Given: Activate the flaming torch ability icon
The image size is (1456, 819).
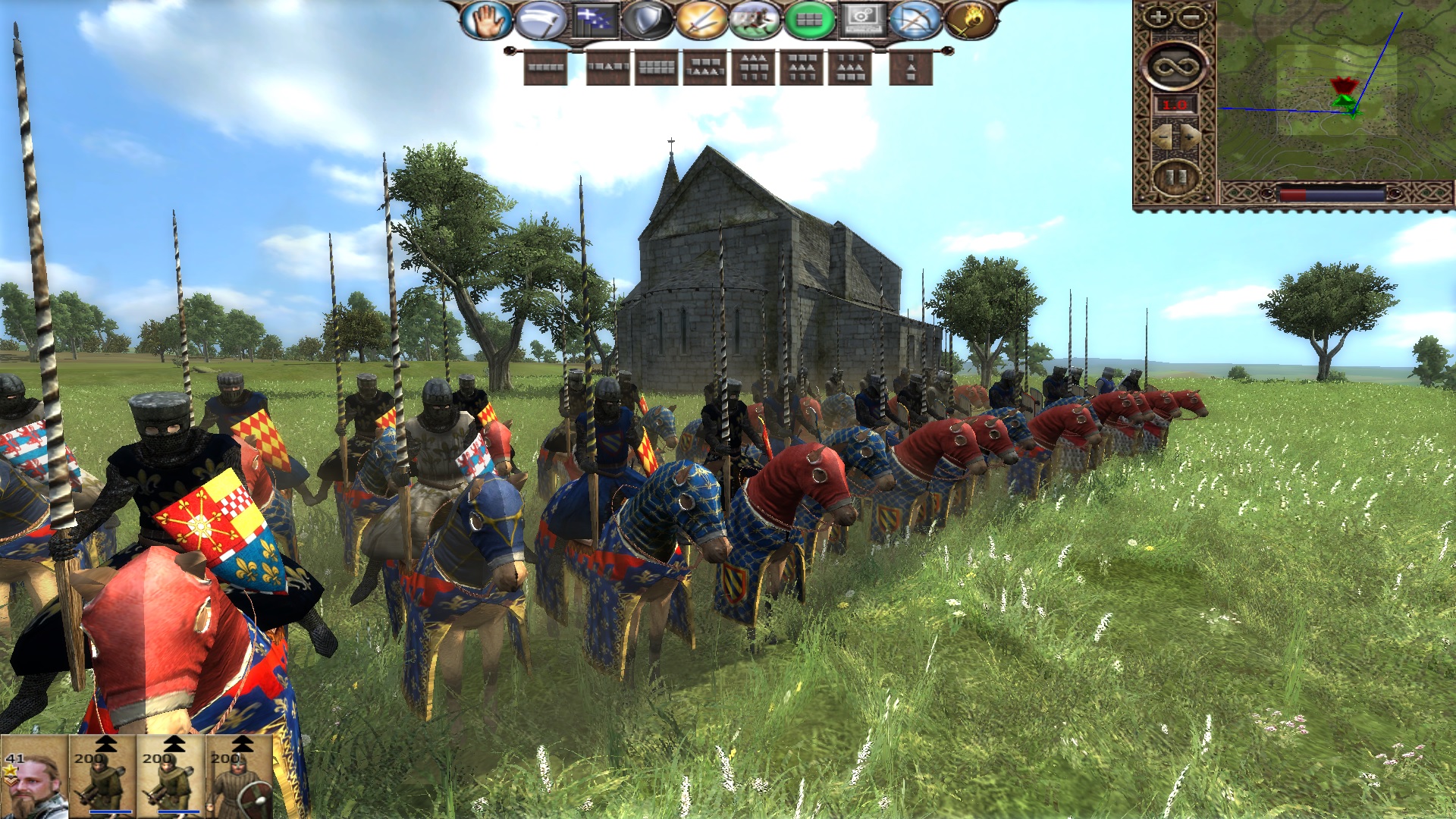Looking at the screenshot, I should (x=969, y=20).
